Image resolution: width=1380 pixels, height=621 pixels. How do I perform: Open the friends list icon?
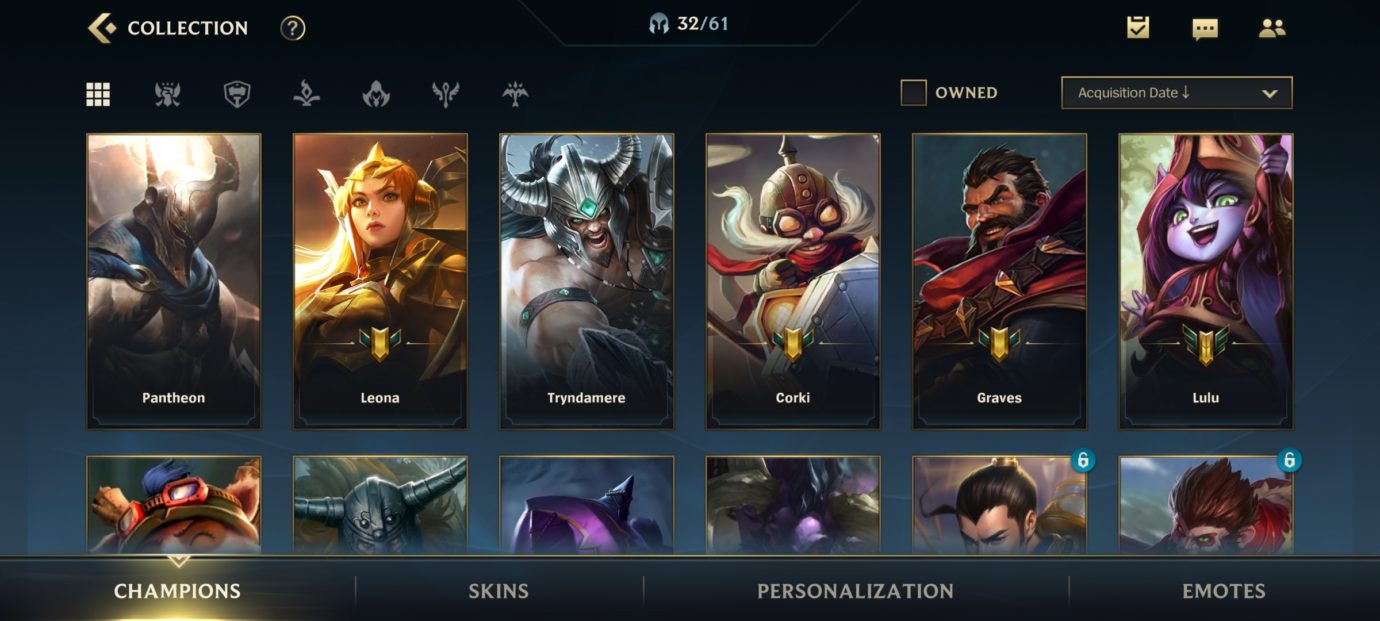[1272, 28]
